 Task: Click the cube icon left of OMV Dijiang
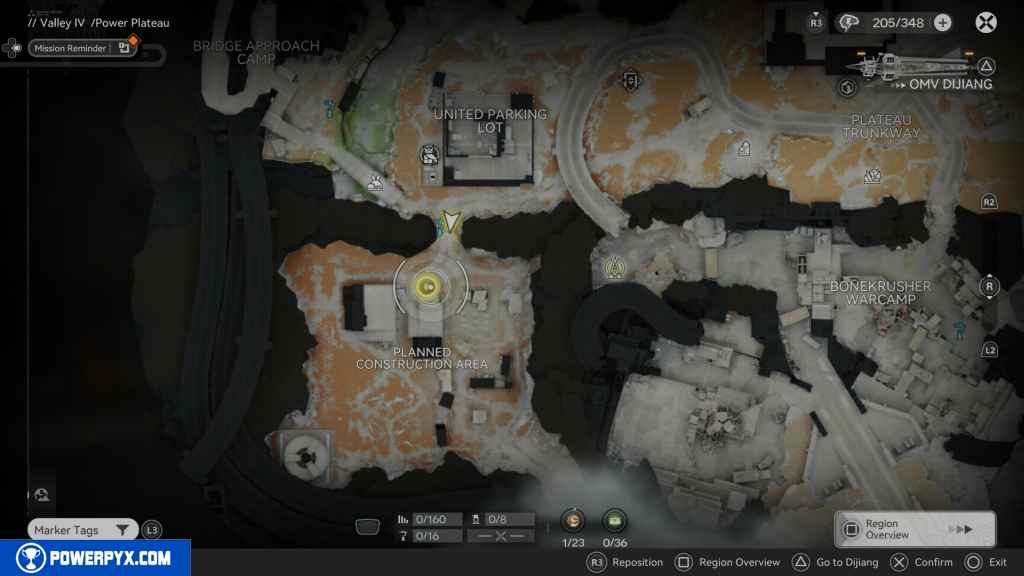point(849,88)
